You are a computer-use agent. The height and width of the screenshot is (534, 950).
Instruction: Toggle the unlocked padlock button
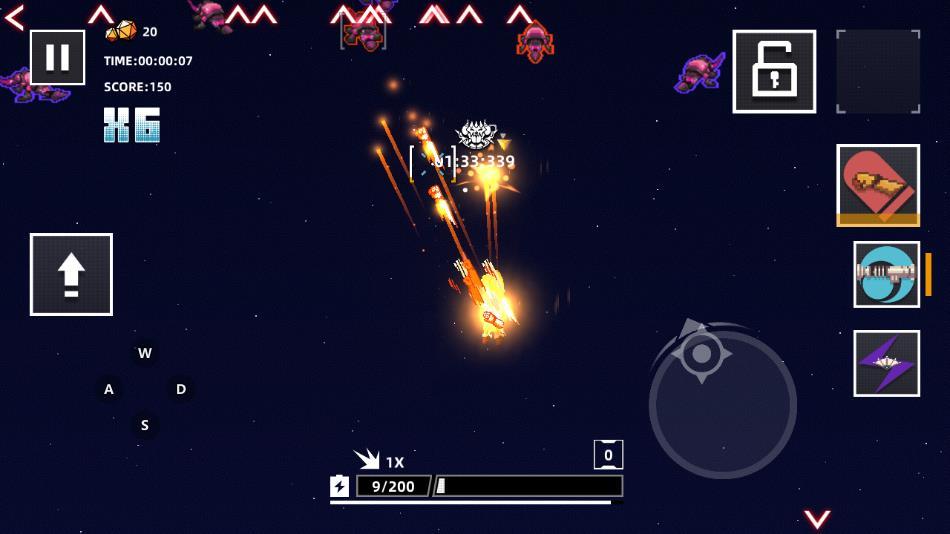point(774,71)
